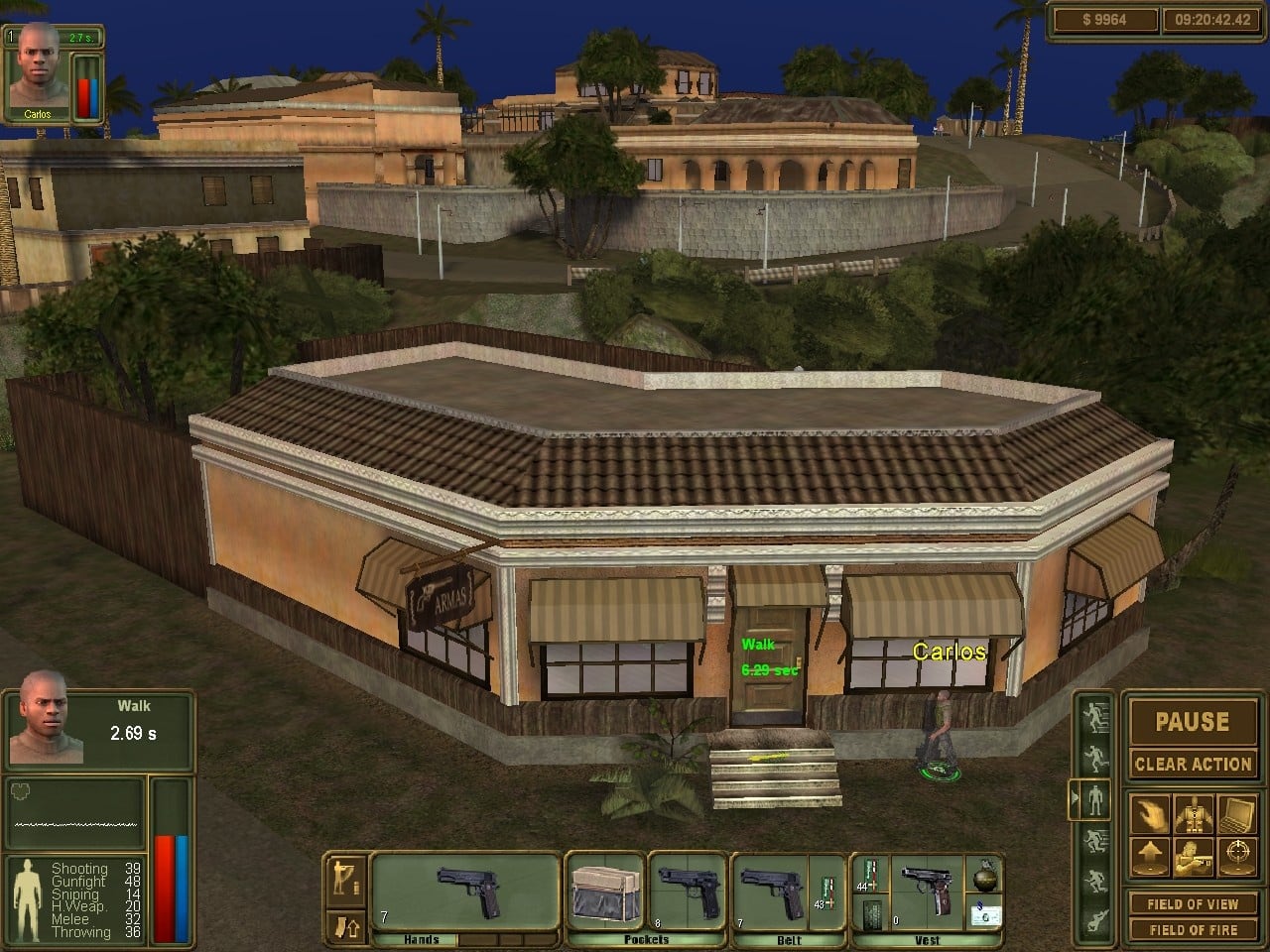Toggle the Field of Fire display
1270x952 pixels.
pos(1192,929)
